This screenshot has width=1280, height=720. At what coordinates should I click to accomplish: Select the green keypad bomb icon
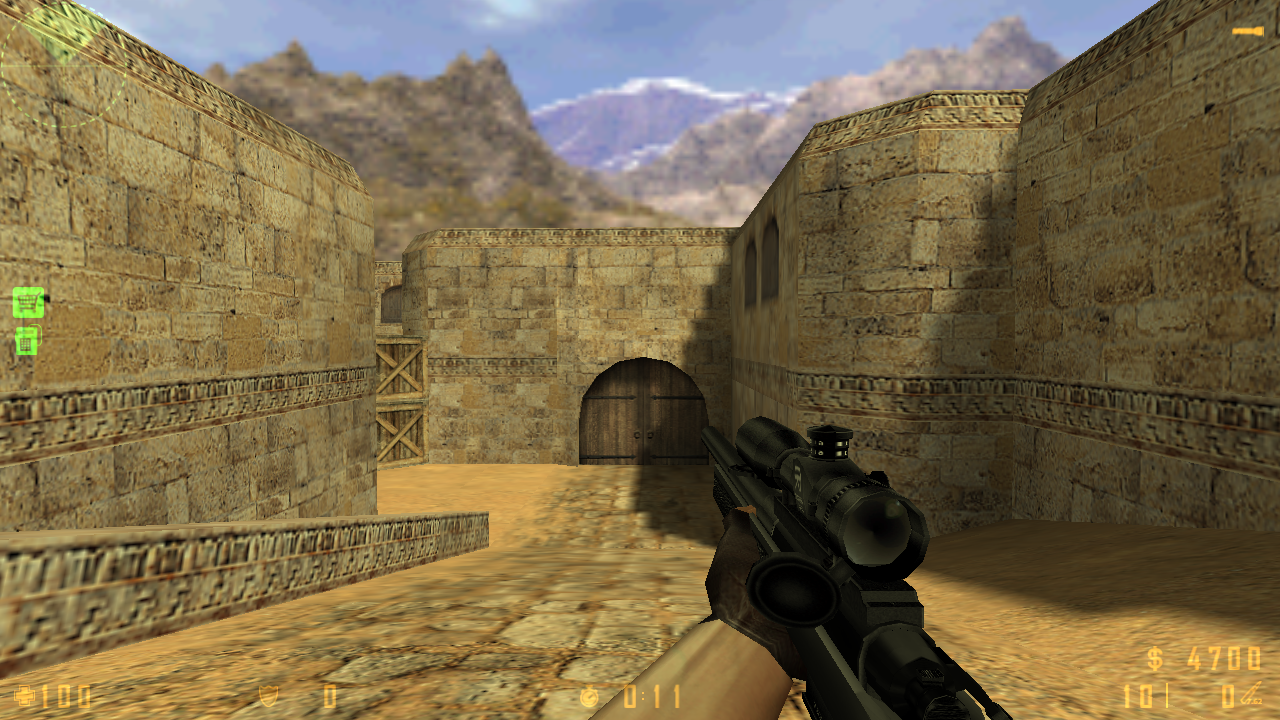(x=27, y=341)
